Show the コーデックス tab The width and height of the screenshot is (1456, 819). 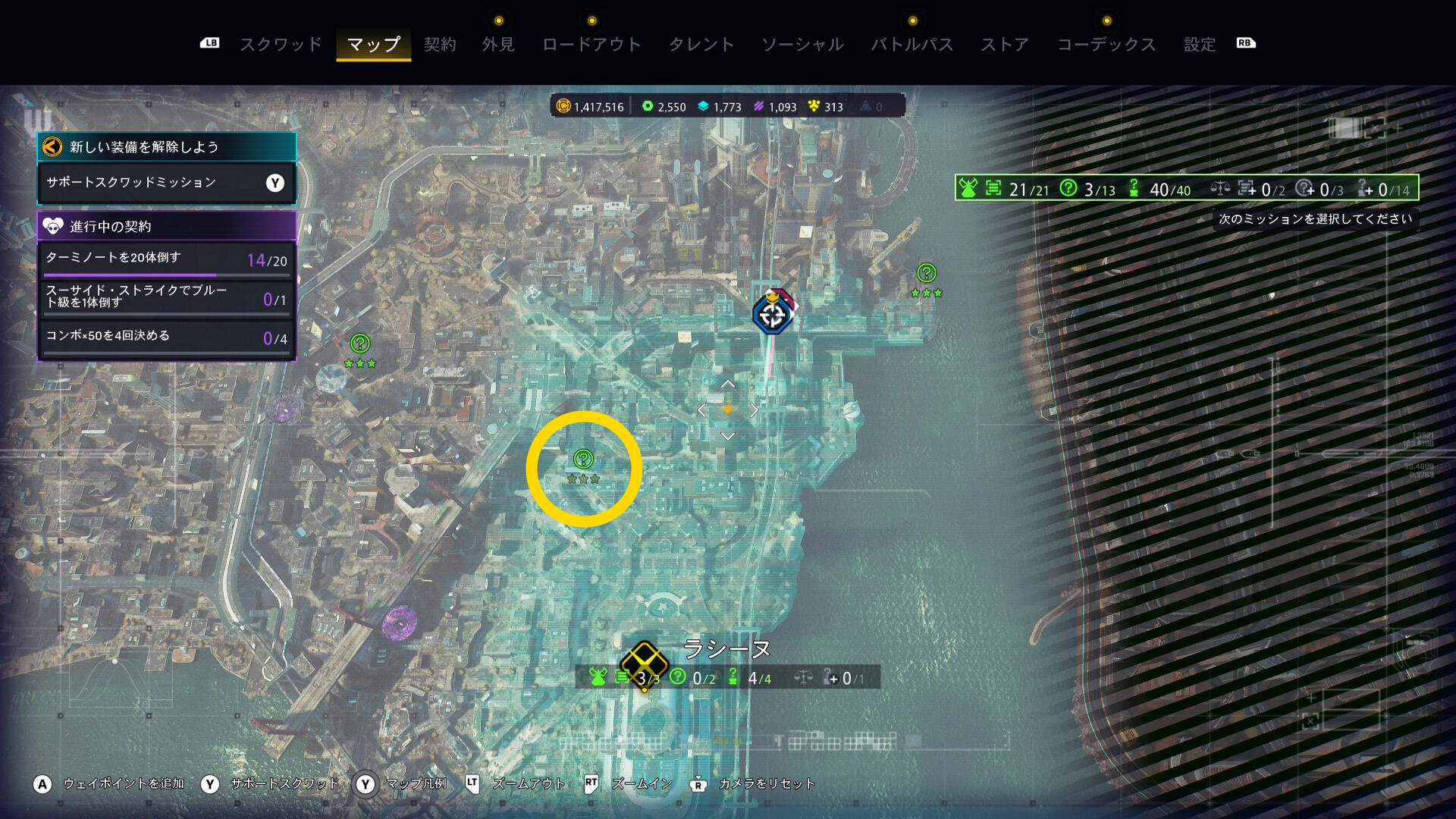(1106, 44)
